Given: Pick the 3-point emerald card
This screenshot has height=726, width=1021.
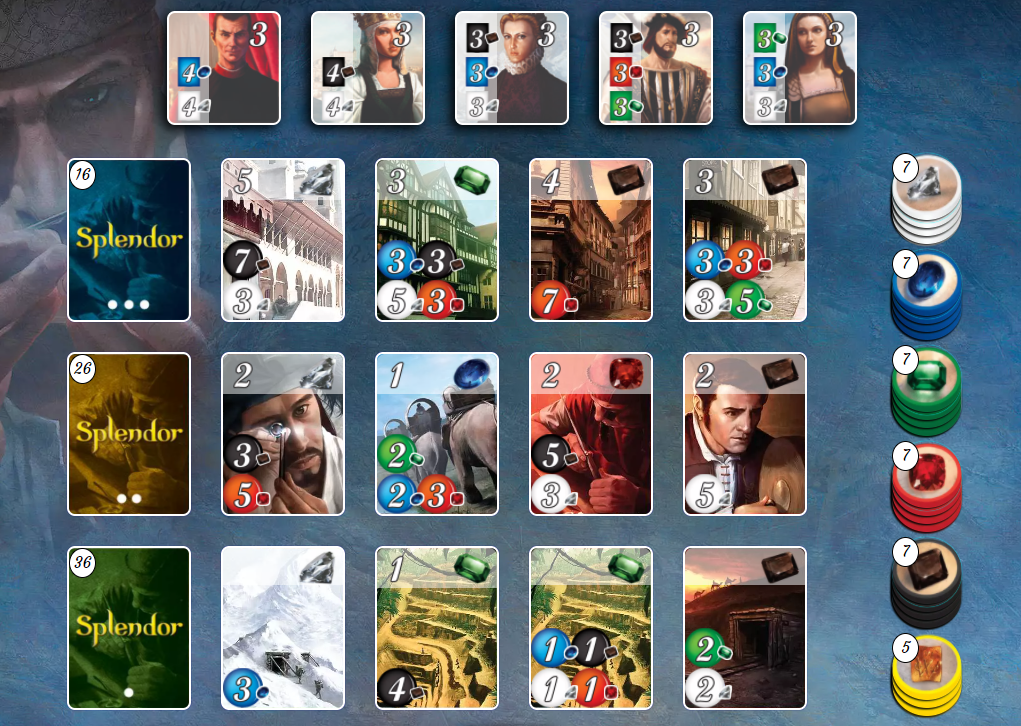Looking at the screenshot, I should click(x=437, y=240).
